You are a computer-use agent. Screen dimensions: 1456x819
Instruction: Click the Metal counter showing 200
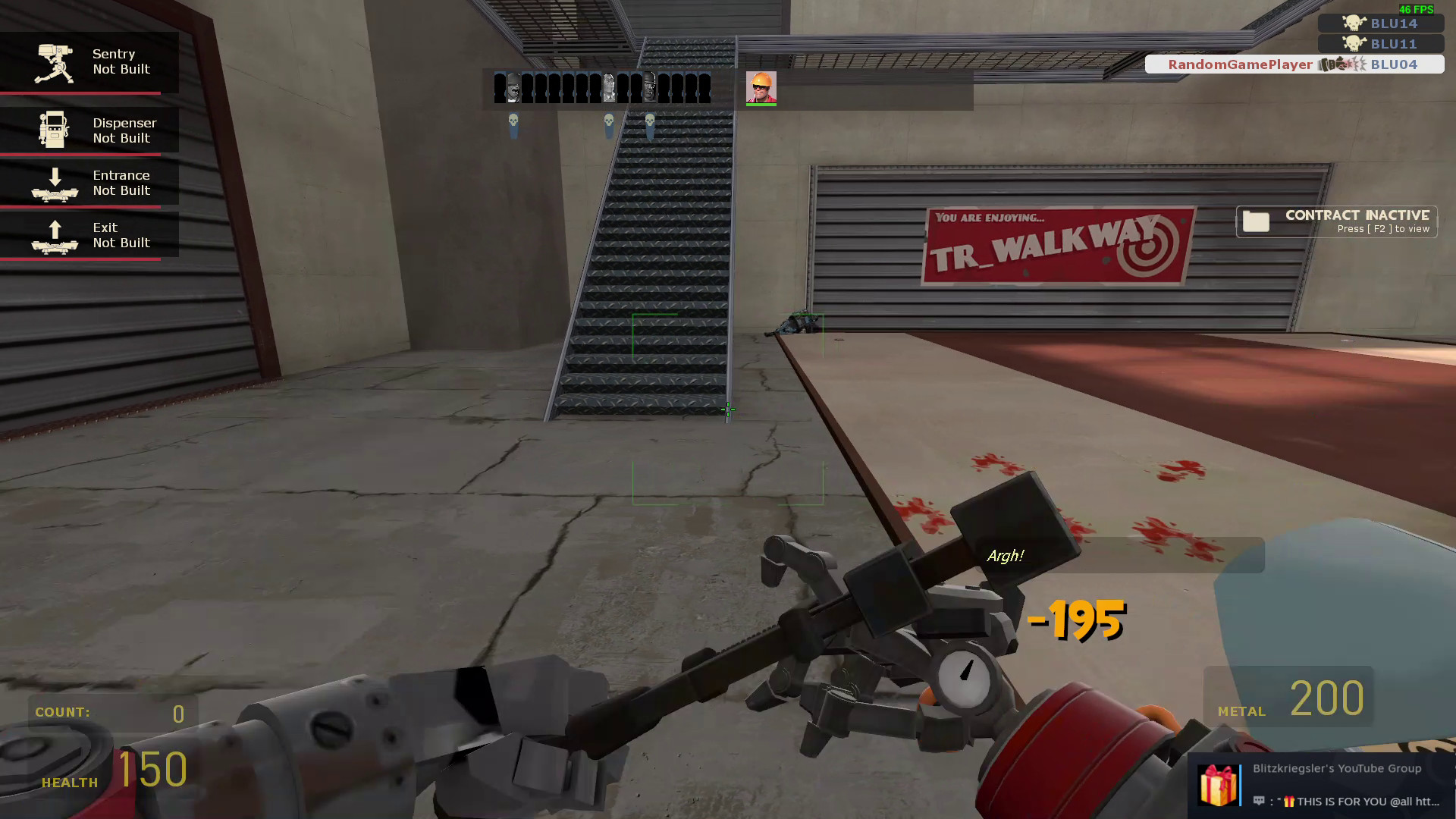1326,700
